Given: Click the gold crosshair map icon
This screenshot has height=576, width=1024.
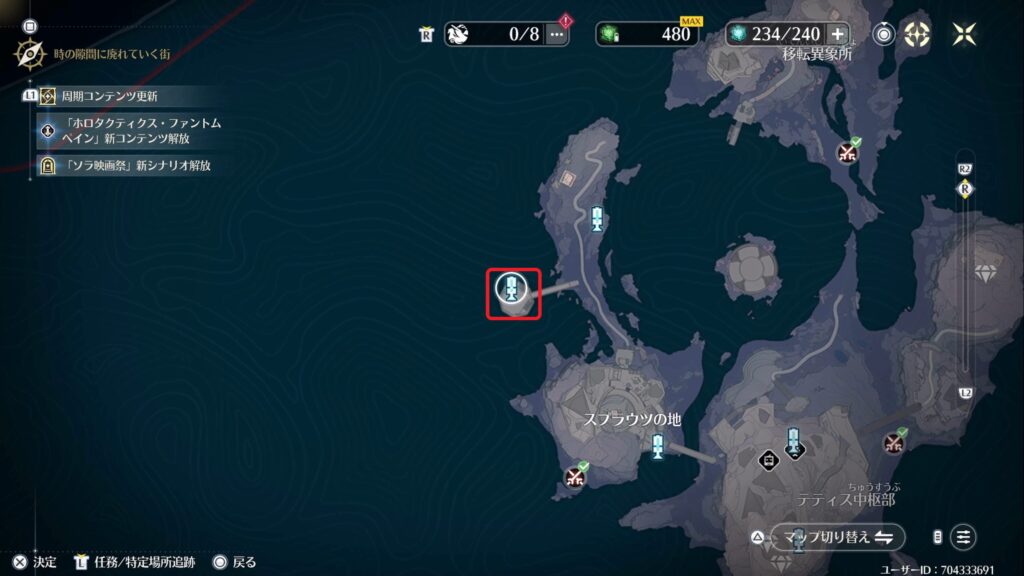Looking at the screenshot, I should 917,34.
